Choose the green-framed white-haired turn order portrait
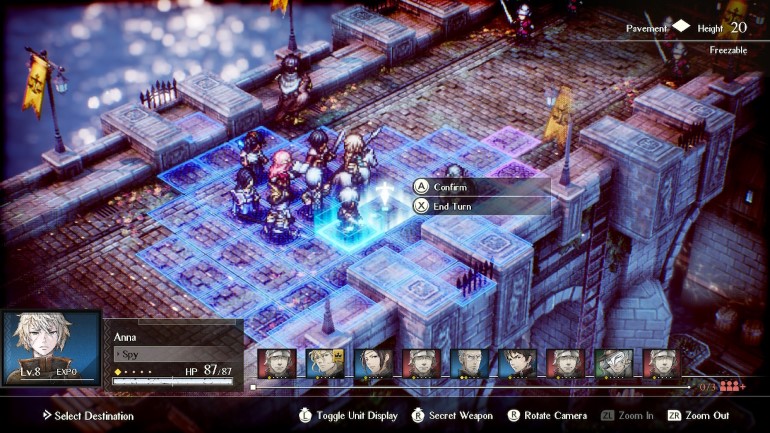The height and width of the screenshot is (433, 770). (x=613, y=364)
